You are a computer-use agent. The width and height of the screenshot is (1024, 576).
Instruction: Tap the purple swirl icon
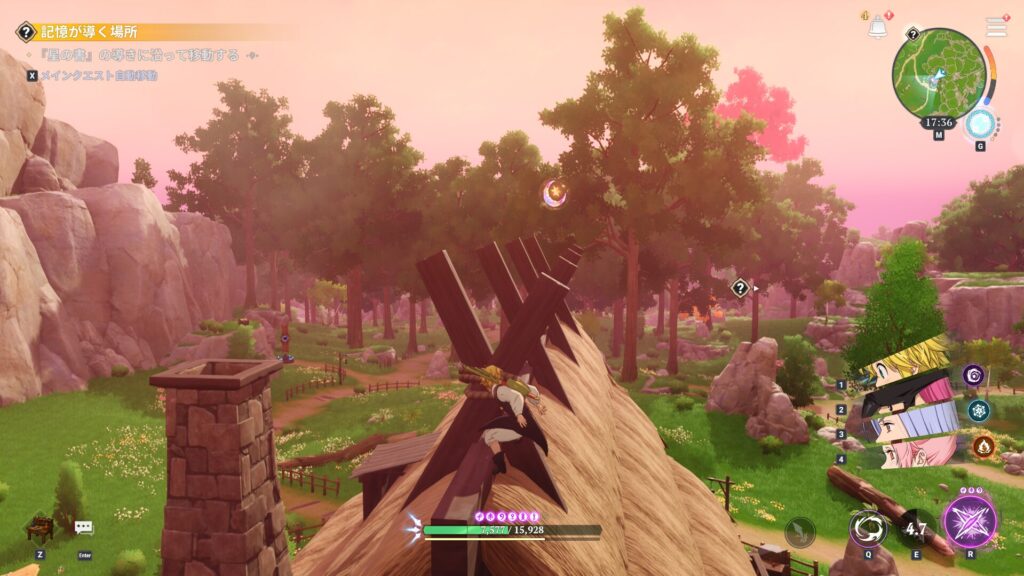[972, 375]
